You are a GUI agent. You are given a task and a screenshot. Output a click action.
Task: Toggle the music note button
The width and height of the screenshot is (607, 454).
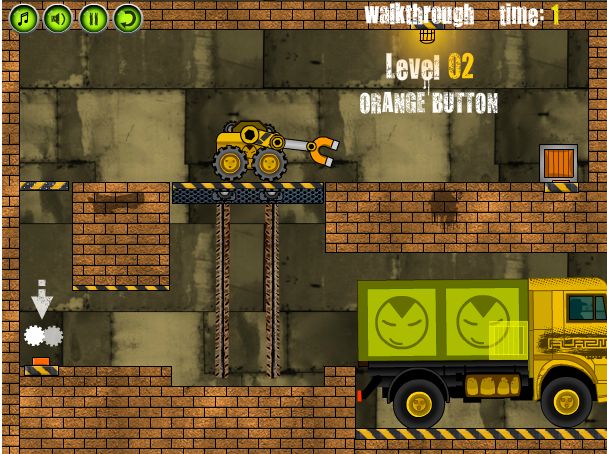click(23, 17)
